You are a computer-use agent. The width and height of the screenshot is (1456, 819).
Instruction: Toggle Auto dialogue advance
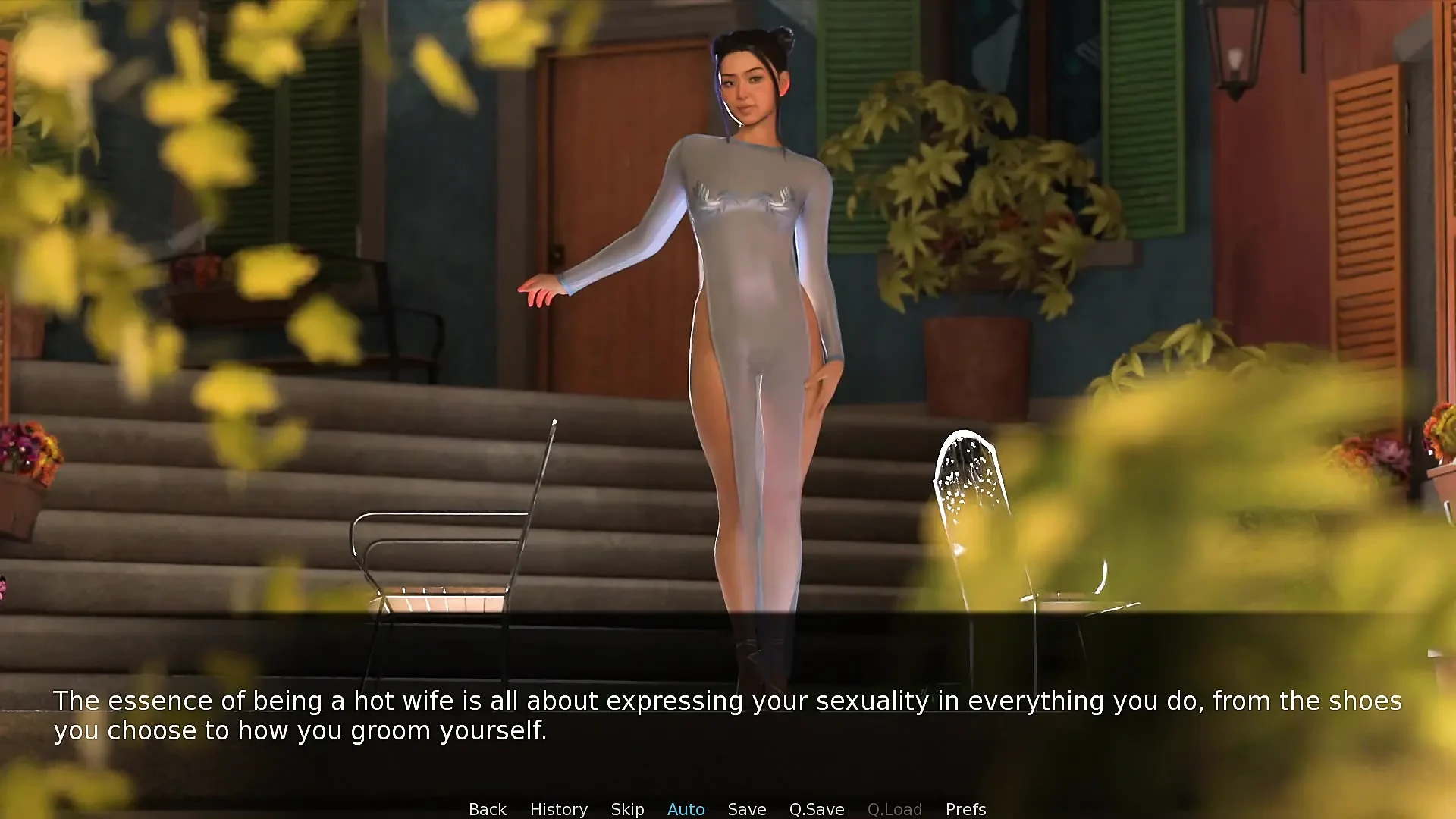(x=686, y=809)
